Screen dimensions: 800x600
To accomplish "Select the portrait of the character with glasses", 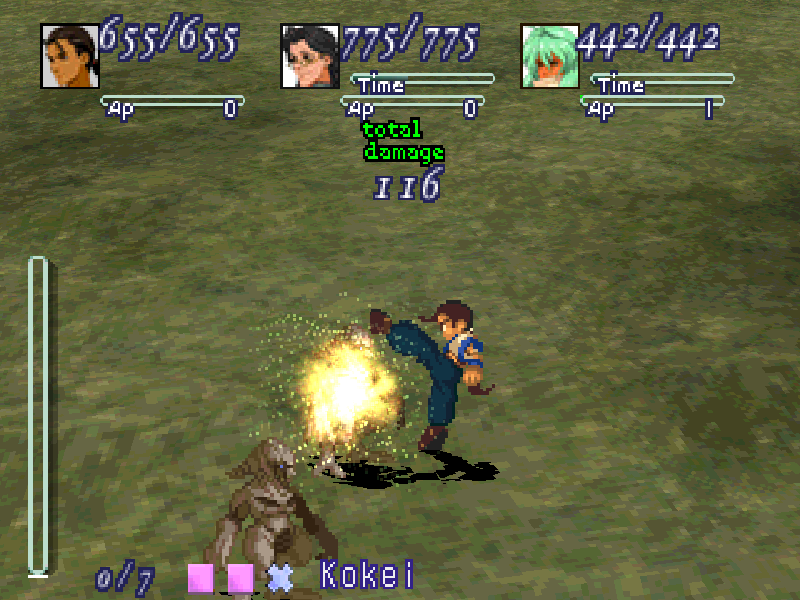I will (x=310, y=56).
